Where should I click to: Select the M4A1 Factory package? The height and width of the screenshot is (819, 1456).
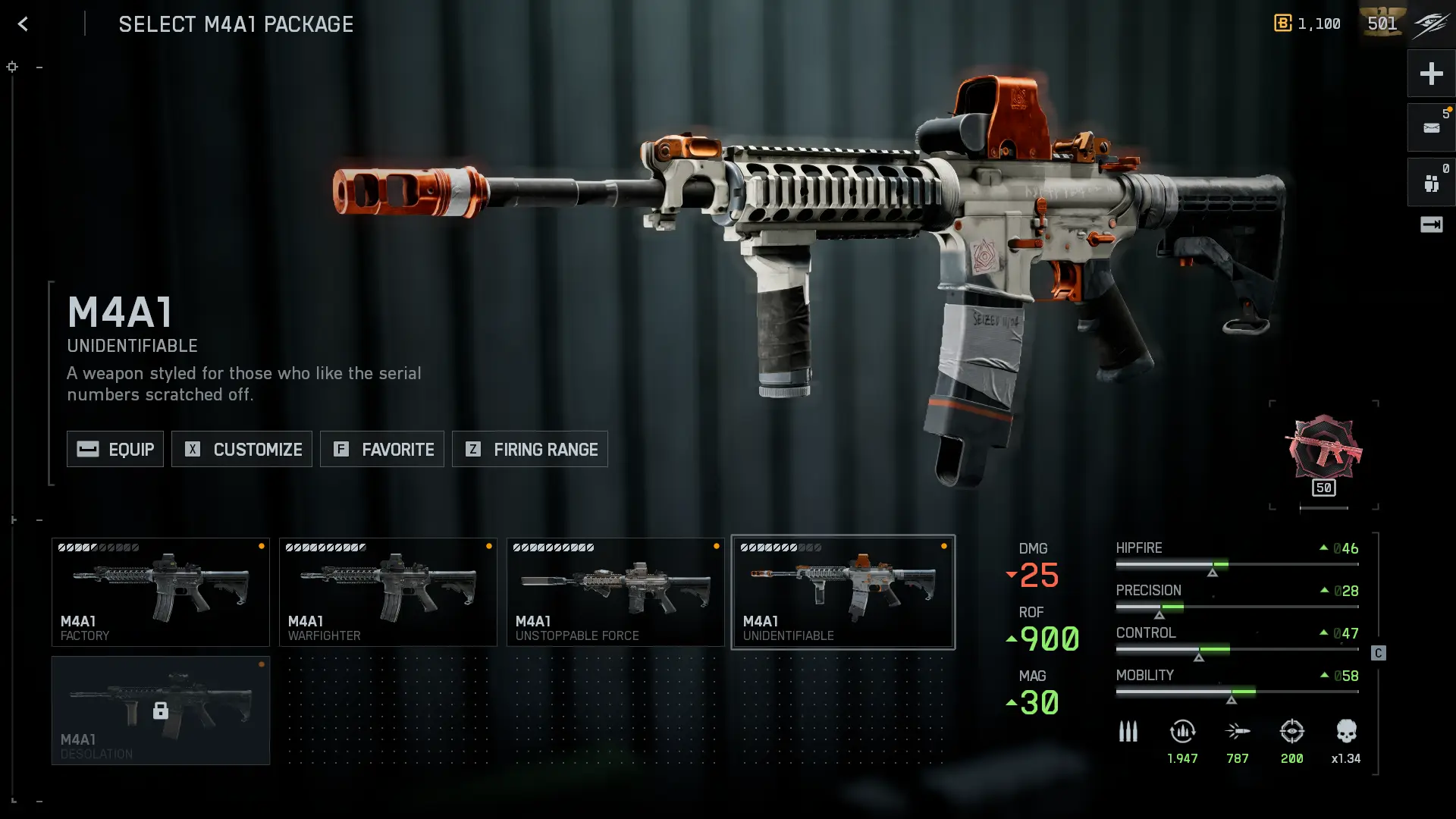click(161, 592)
